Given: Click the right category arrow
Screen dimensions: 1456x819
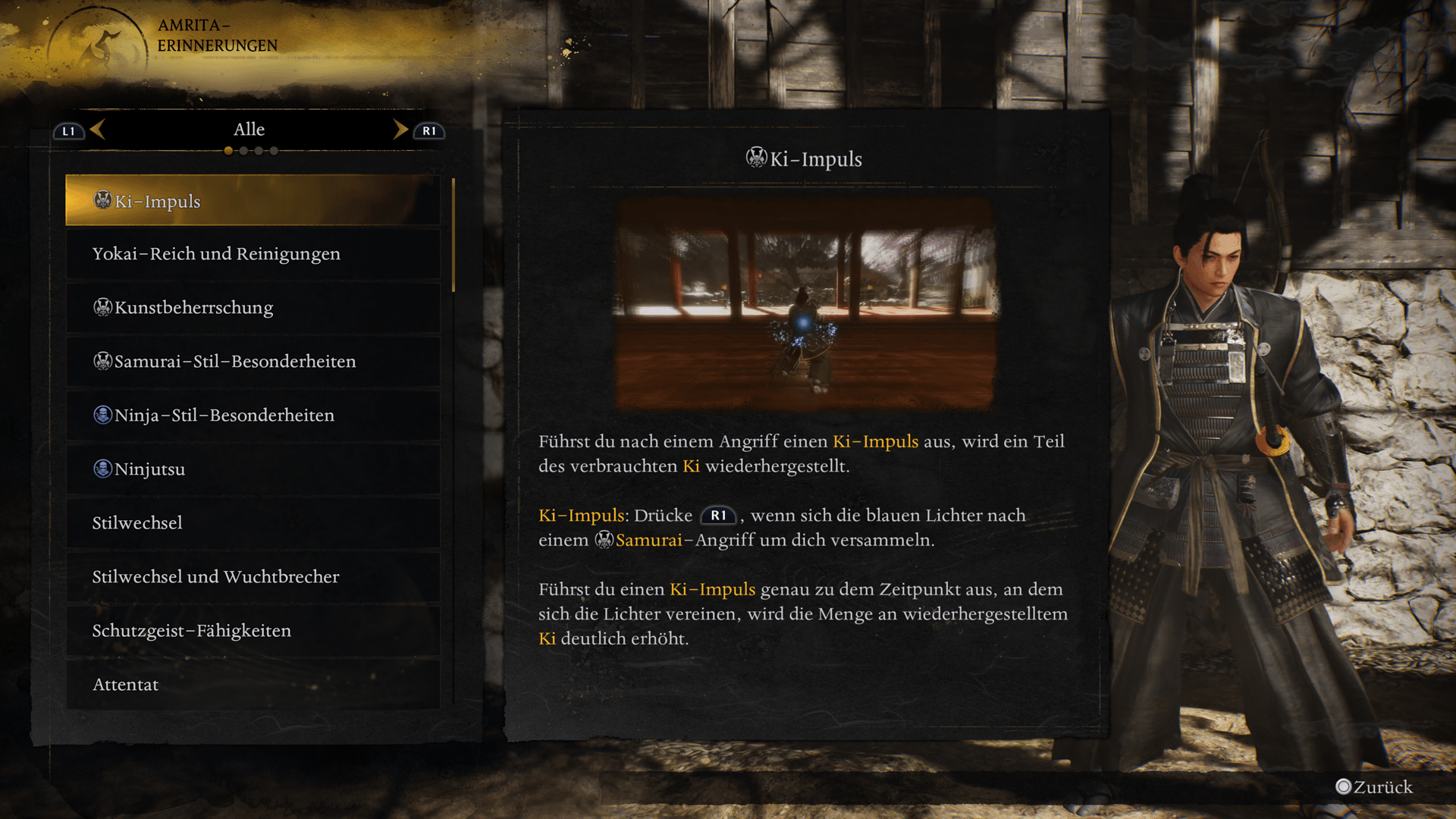Looking at the screenshot, I should pos(400,130).
